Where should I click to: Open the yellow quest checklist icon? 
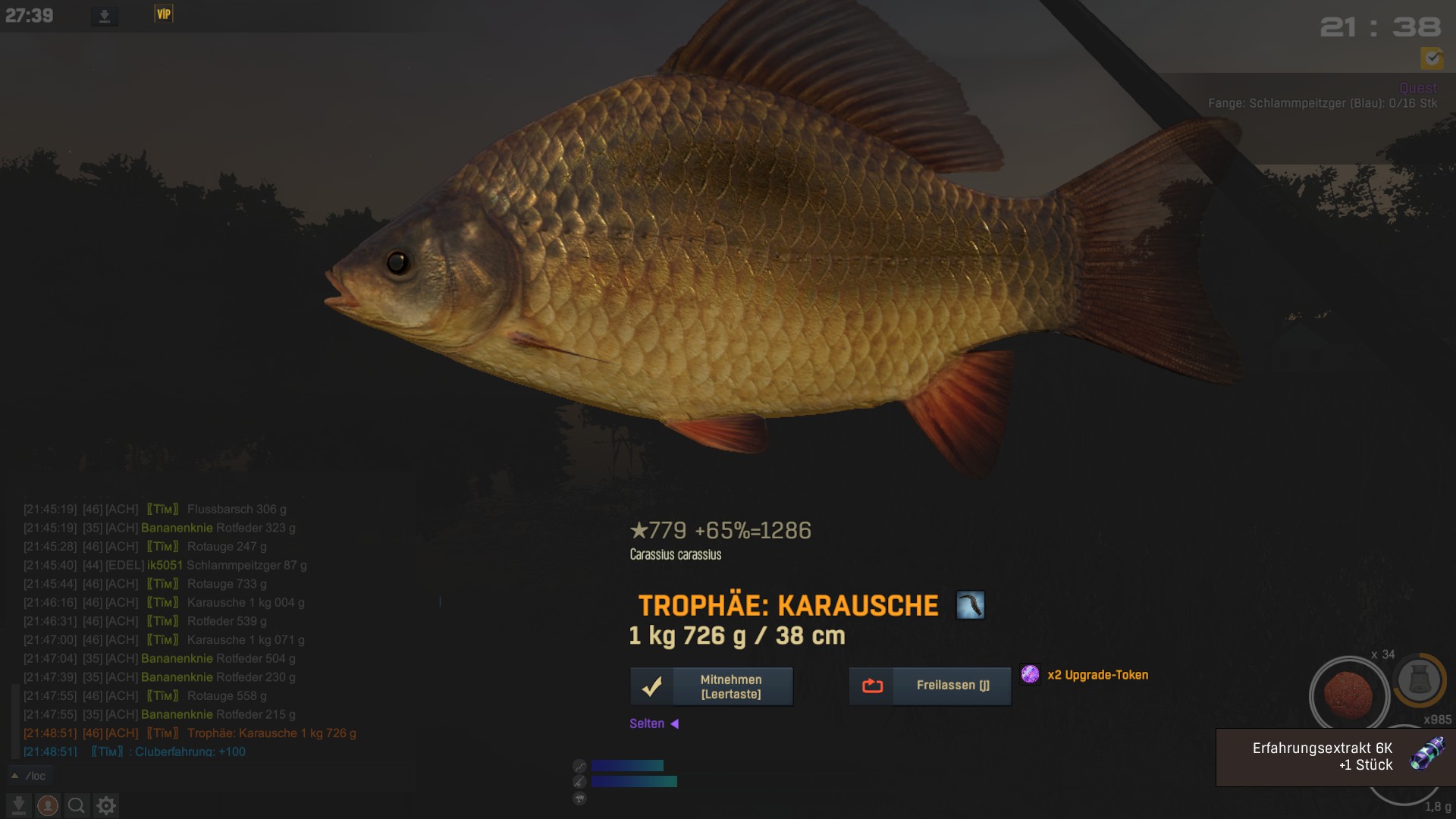coord(1432,58)
